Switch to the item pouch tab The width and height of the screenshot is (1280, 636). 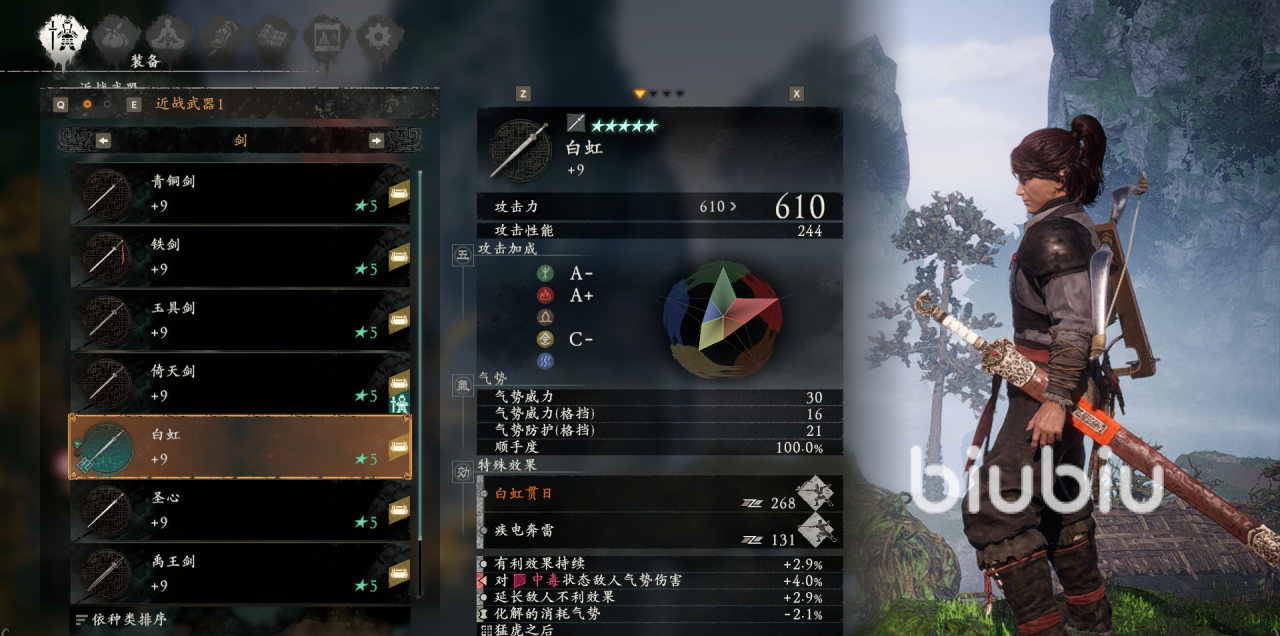pos(116,38)
